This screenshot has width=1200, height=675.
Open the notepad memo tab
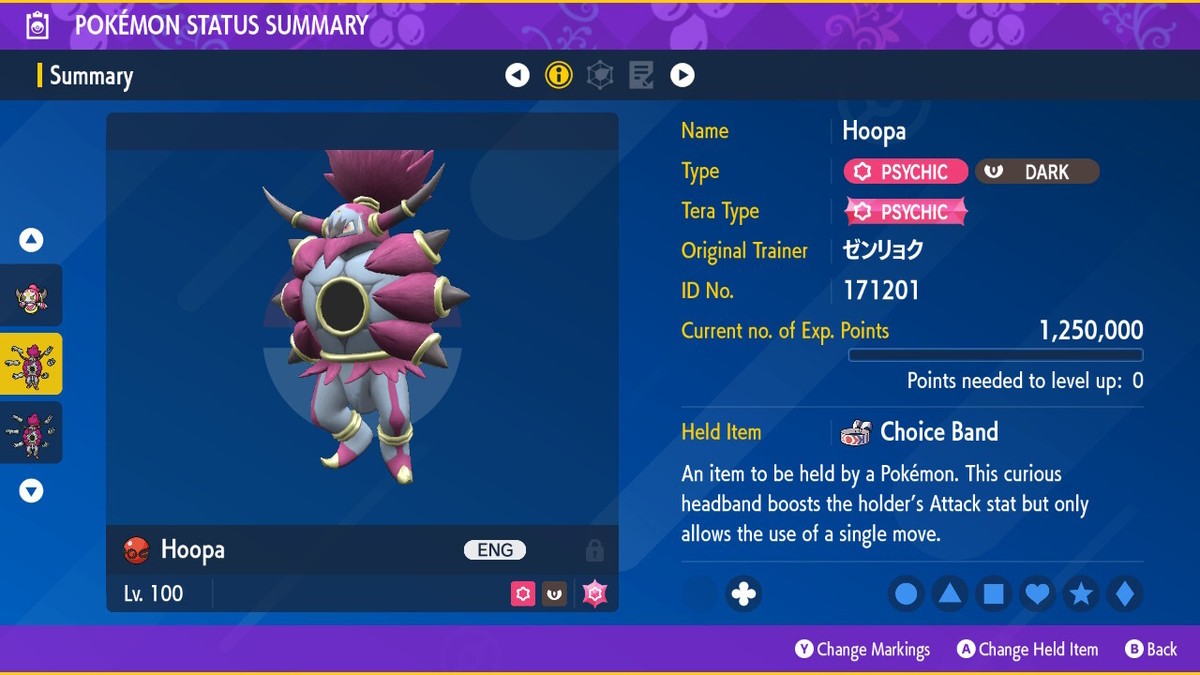coord(641,75)
